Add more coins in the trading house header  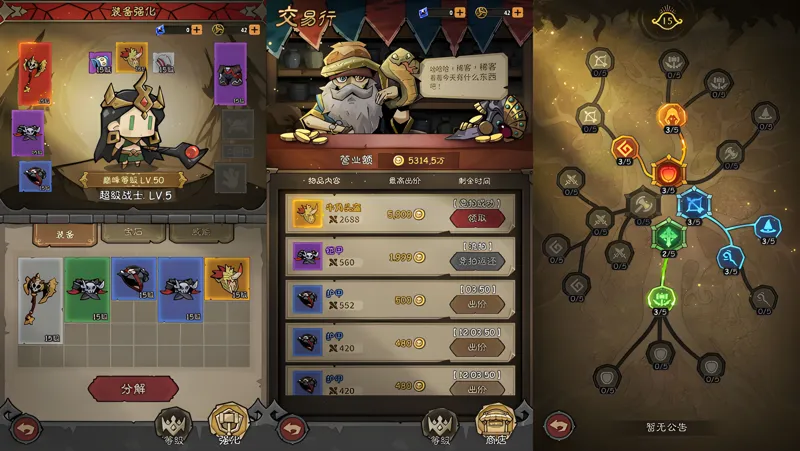[x=519, y=13]
